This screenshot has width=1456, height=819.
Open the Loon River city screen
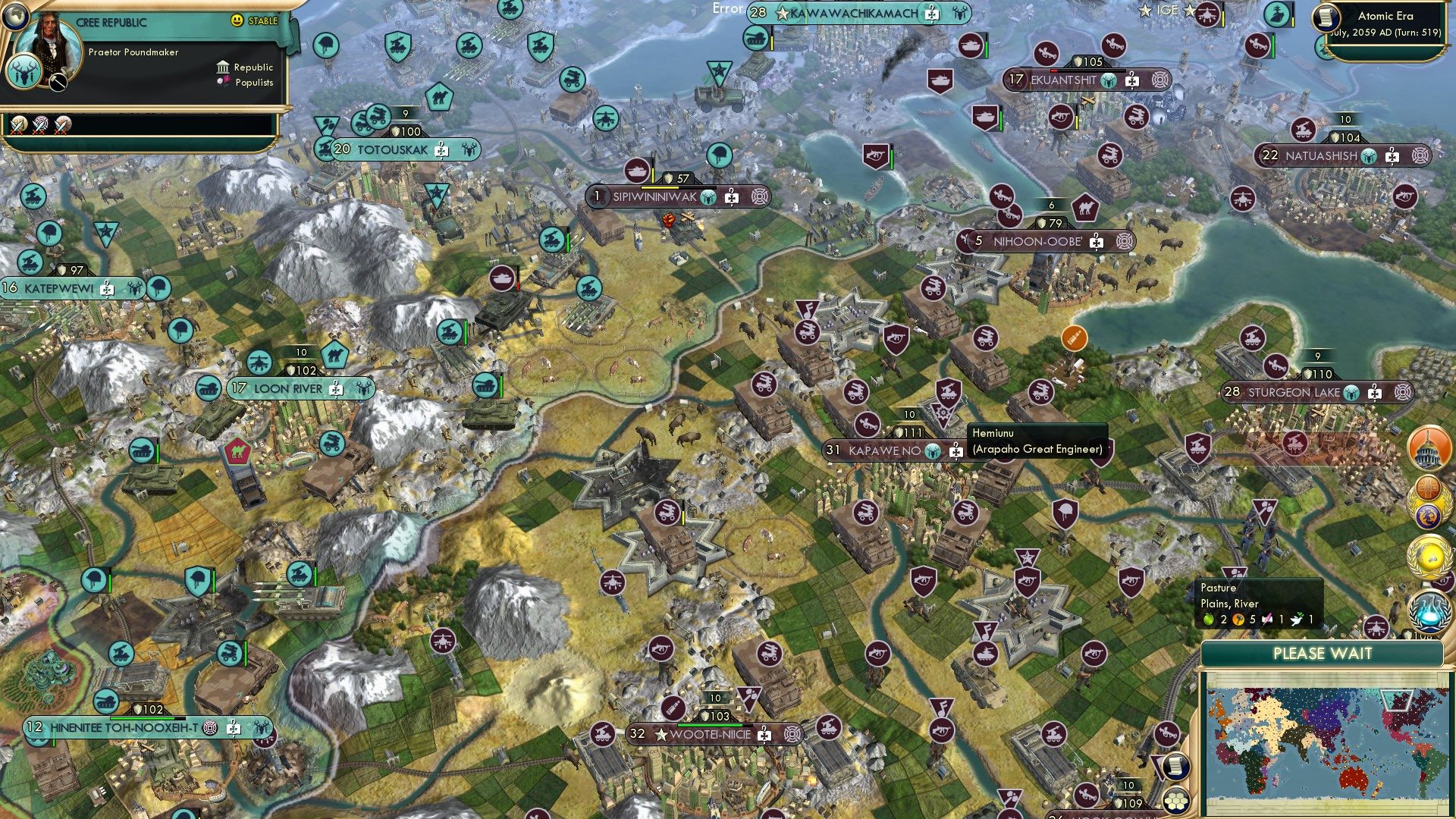[288, 388]
